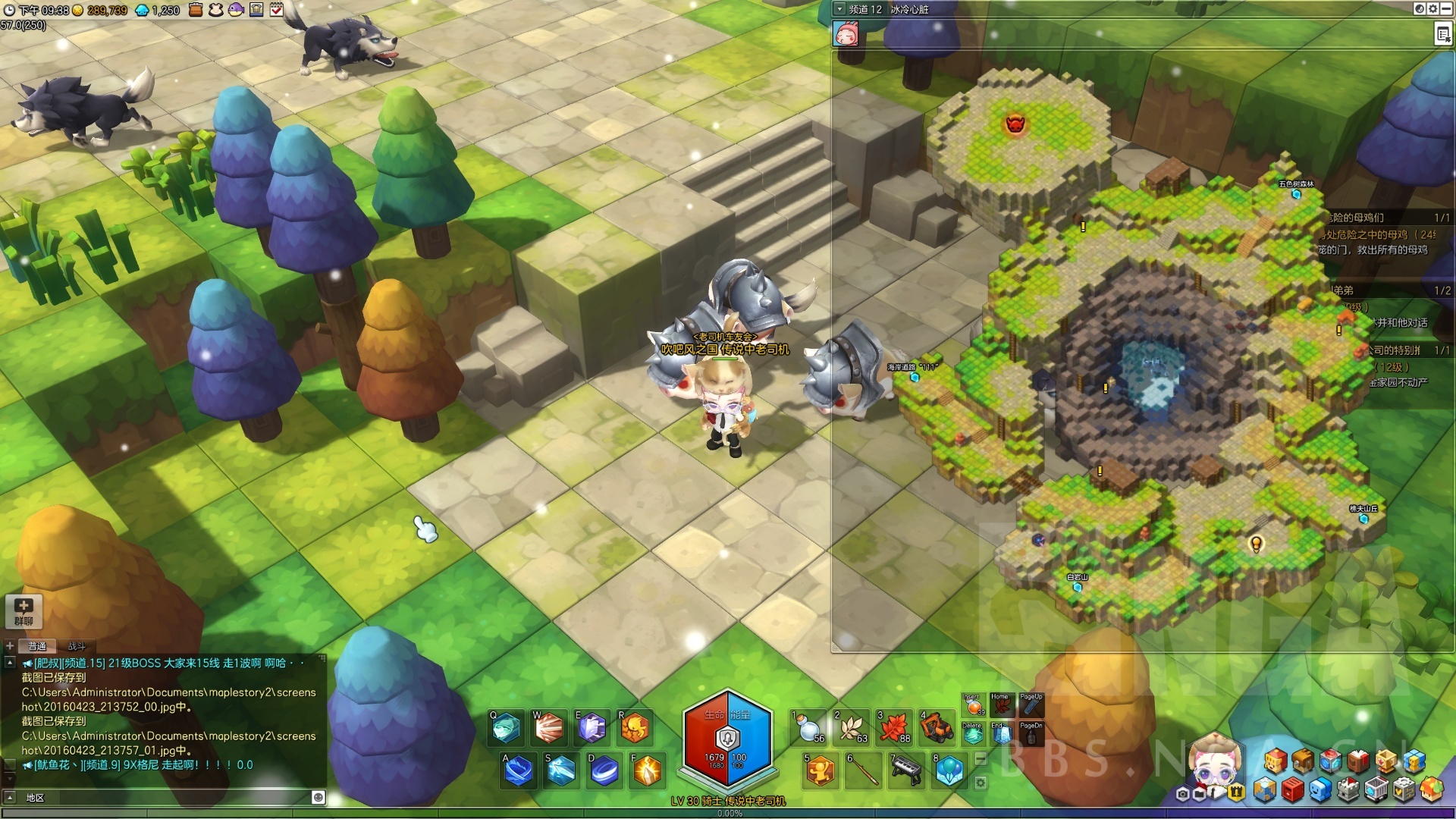Screen dimensions: 1456x819
Task: Open the brown bag icon in top bar
Action: click(196, 10)
